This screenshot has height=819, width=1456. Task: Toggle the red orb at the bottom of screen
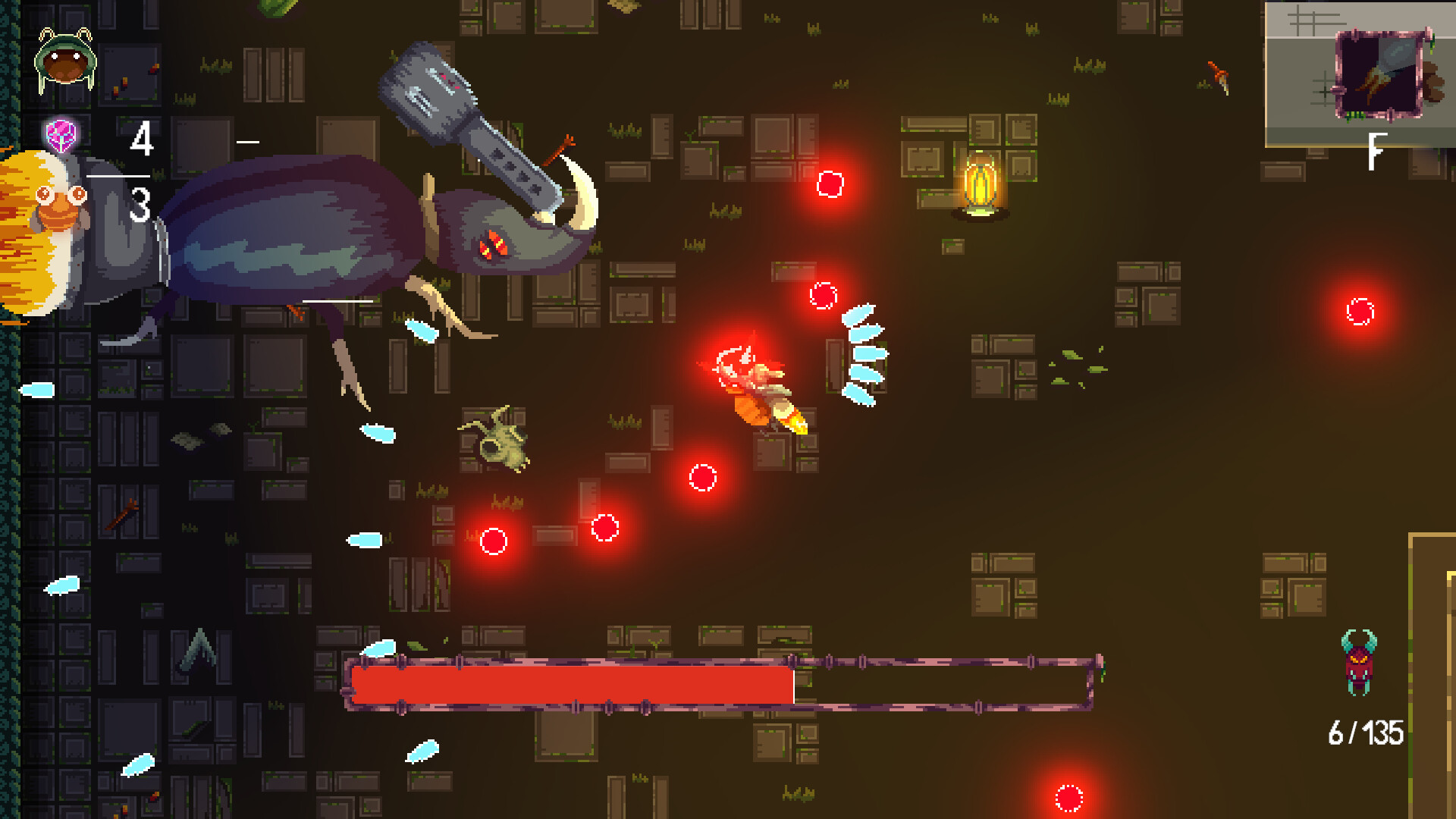tap(1069, 798)
